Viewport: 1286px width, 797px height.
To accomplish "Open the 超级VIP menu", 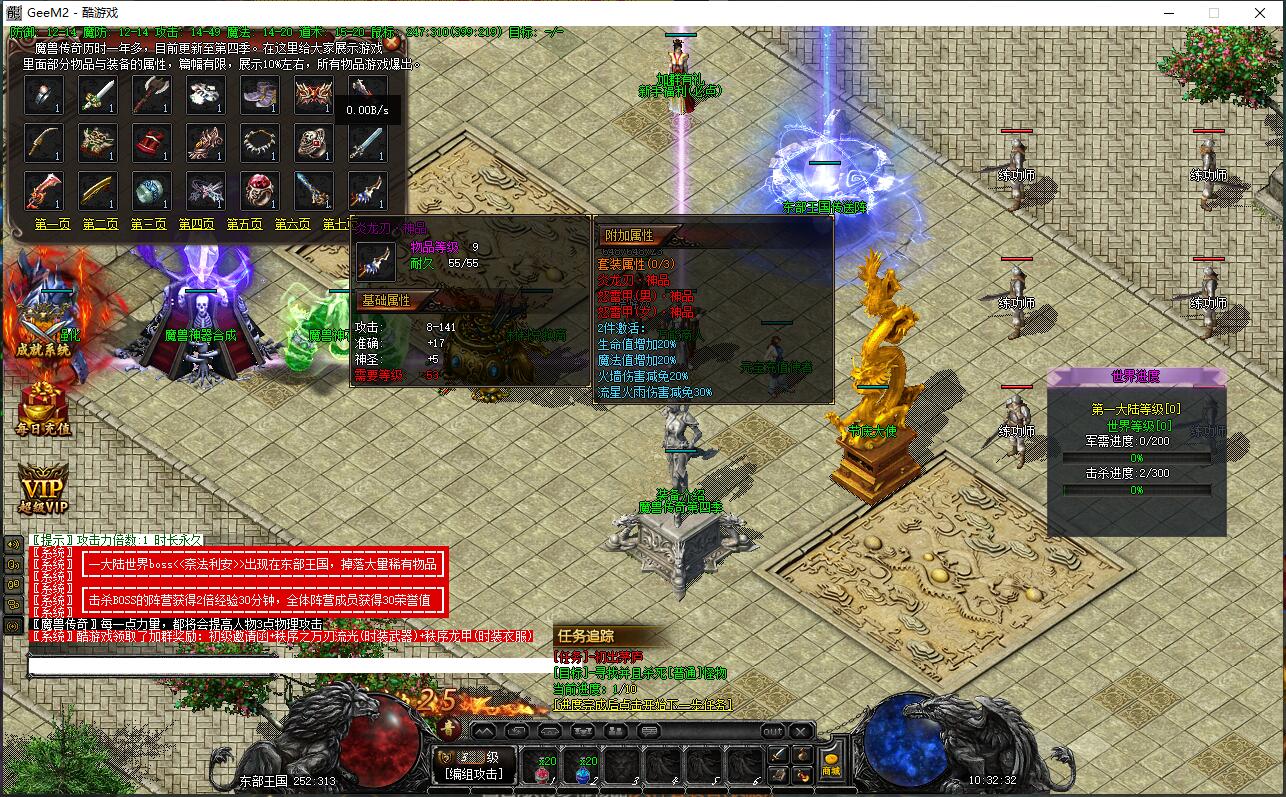I will pos(43,490).
